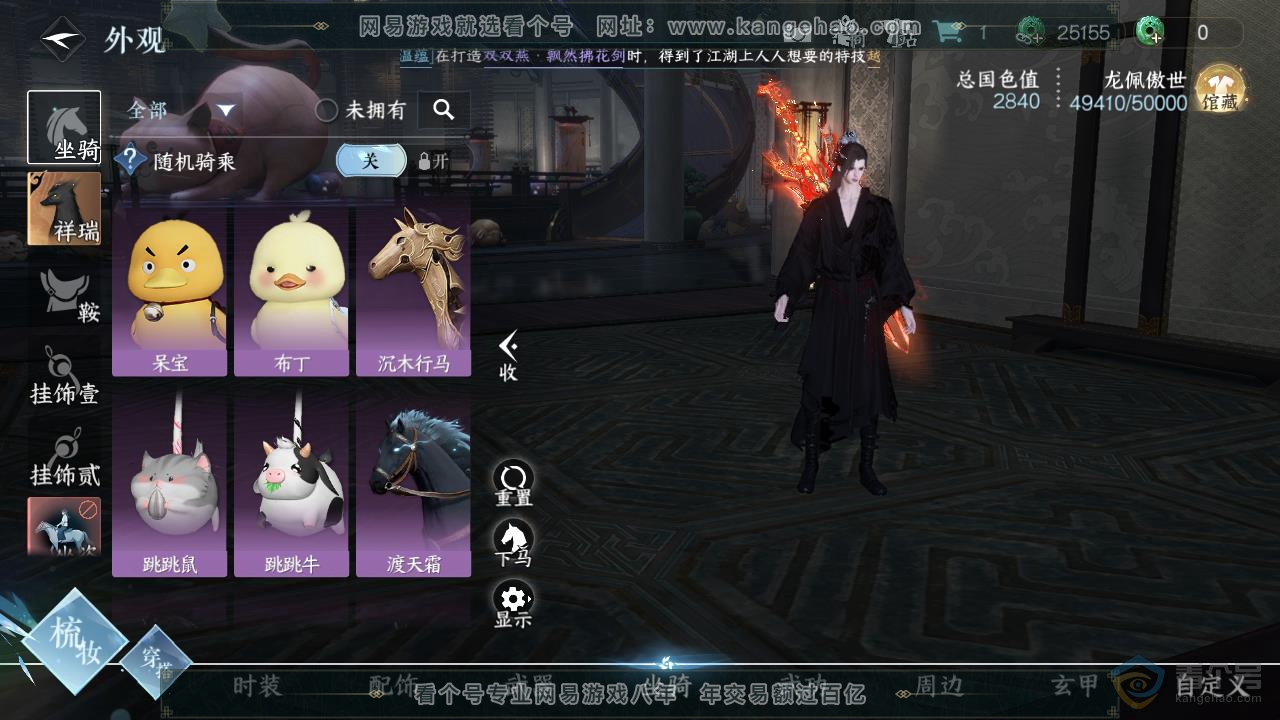Reset the view with 重置 button
Screen dimensions: 1280x720
click(513, 483)
